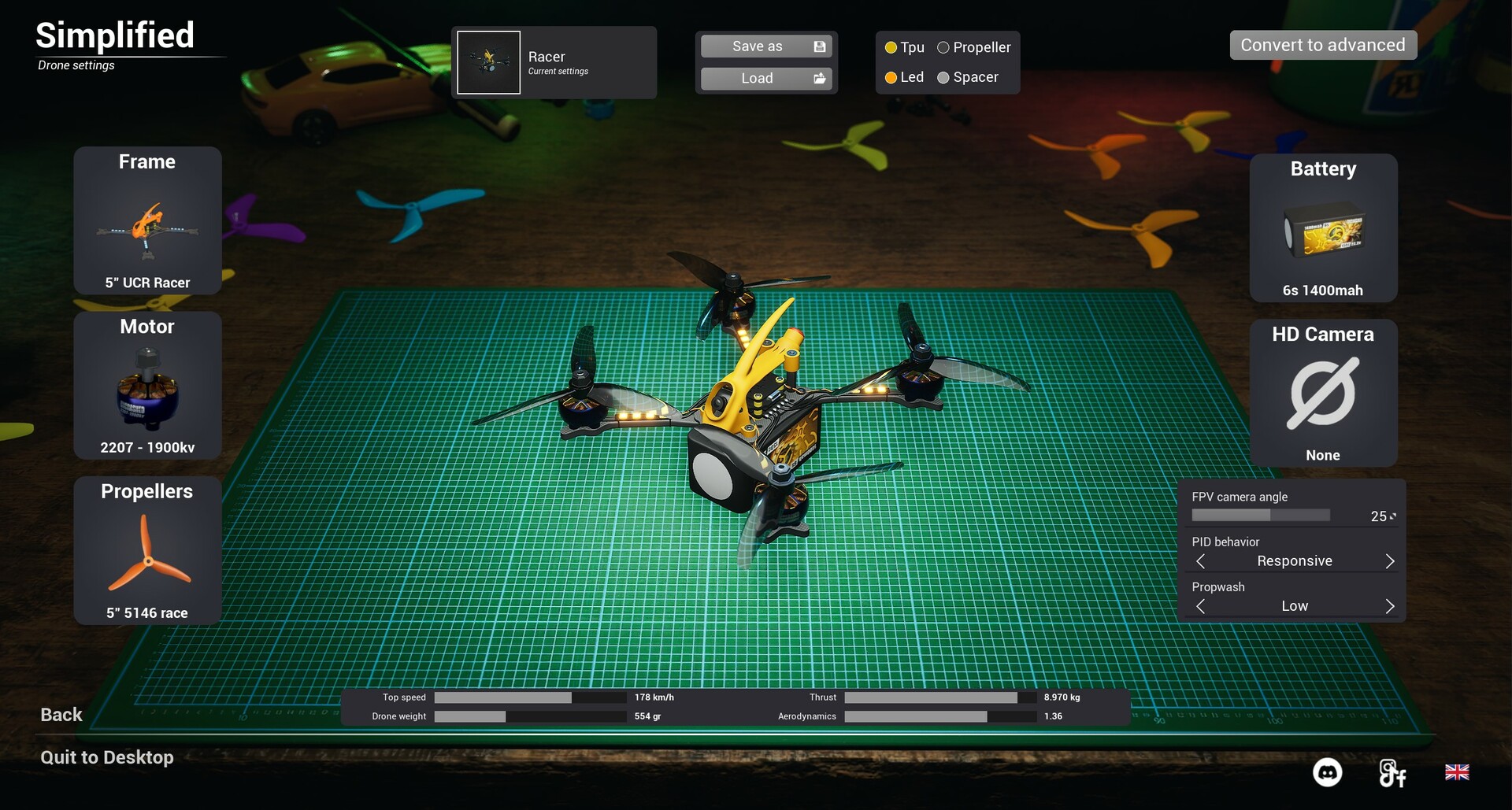Convert to advanced drone settings
Screen dimensions: 1512x810
(1323, 45)
